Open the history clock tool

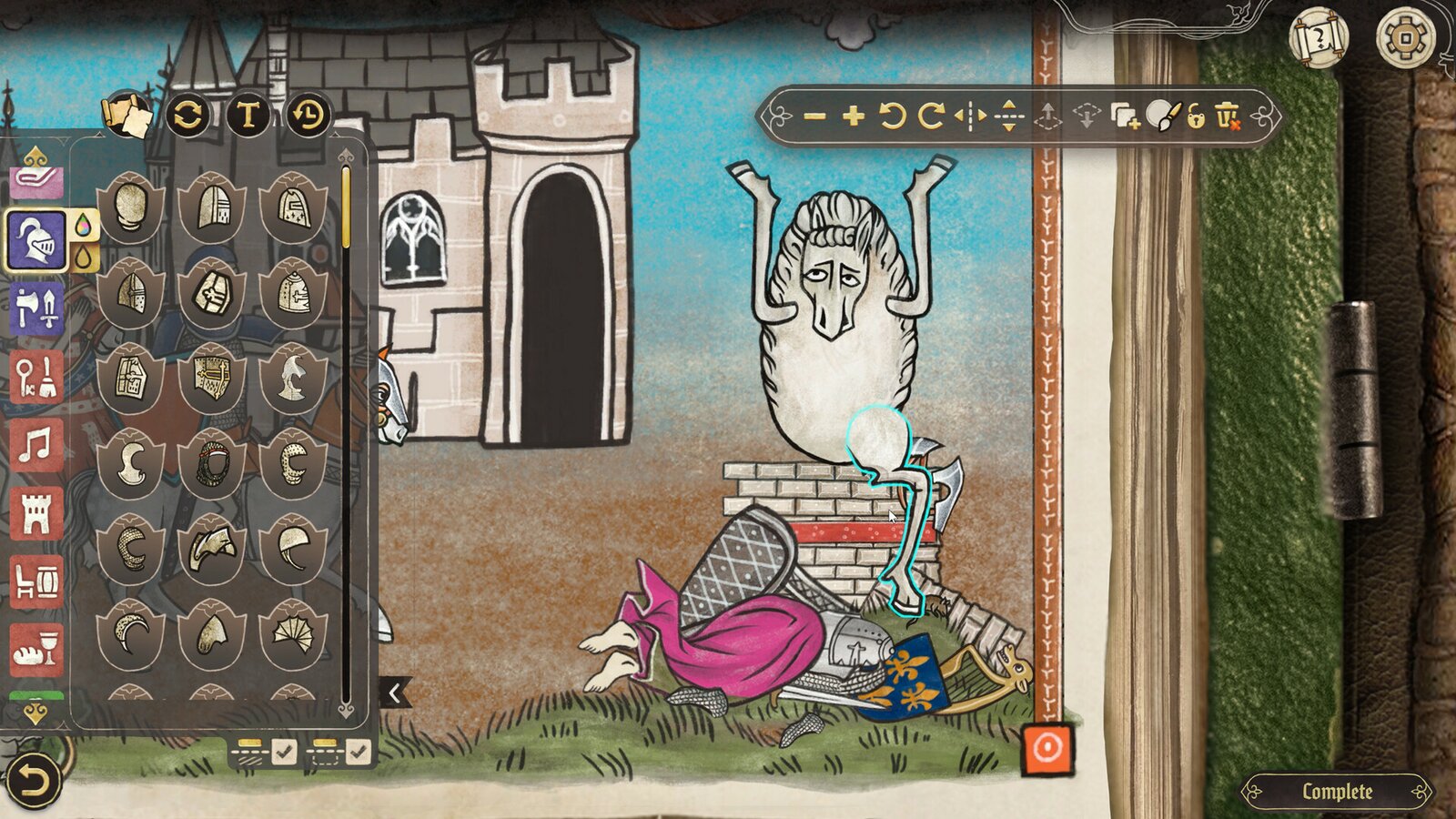[x=308, y=115]
